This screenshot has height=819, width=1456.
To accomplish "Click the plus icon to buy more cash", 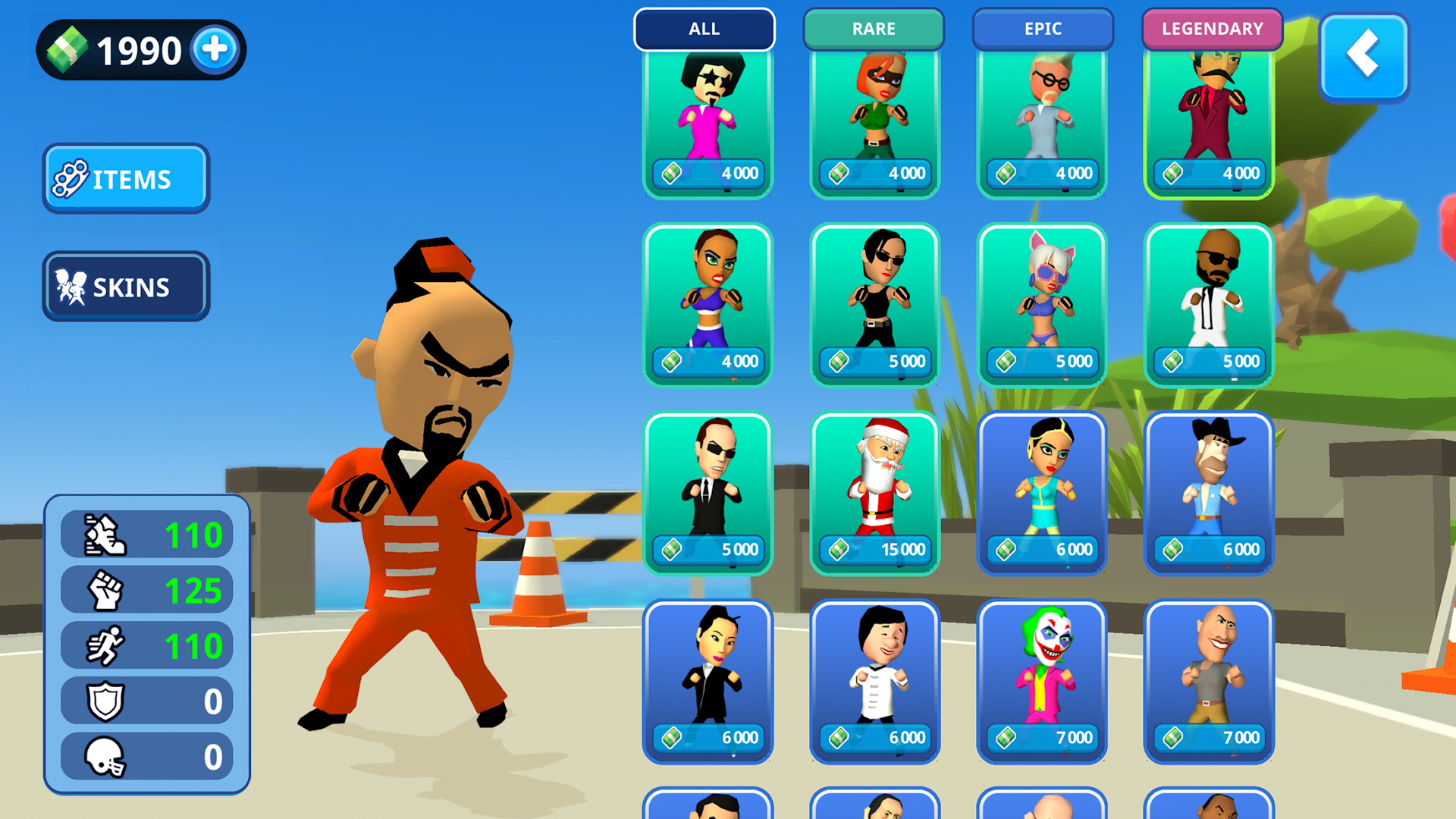I will pyautogui.click(x=215, y=49).
